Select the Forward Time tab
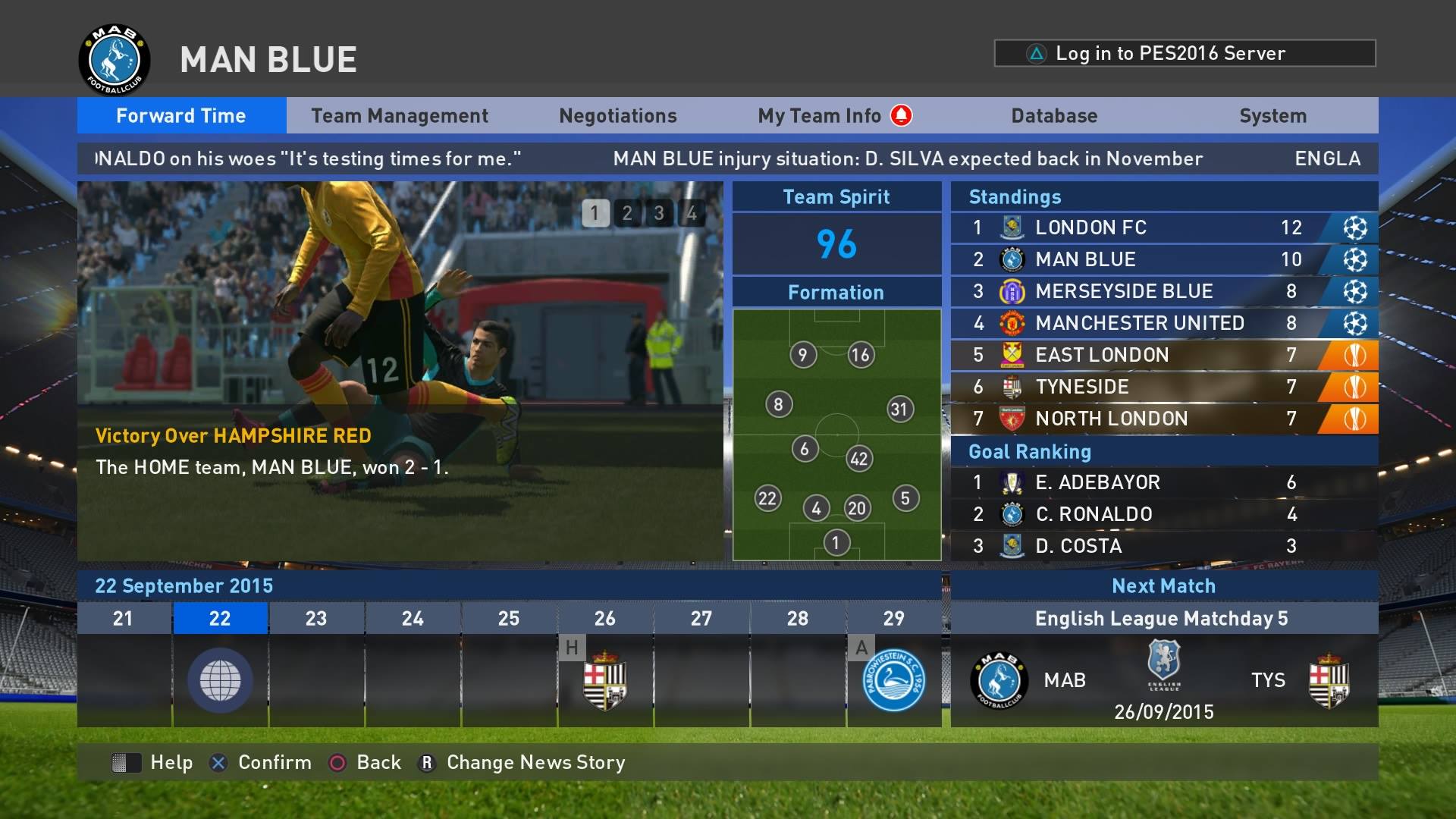The width and height of the screenshot is (1456, 819). point(181,116)
